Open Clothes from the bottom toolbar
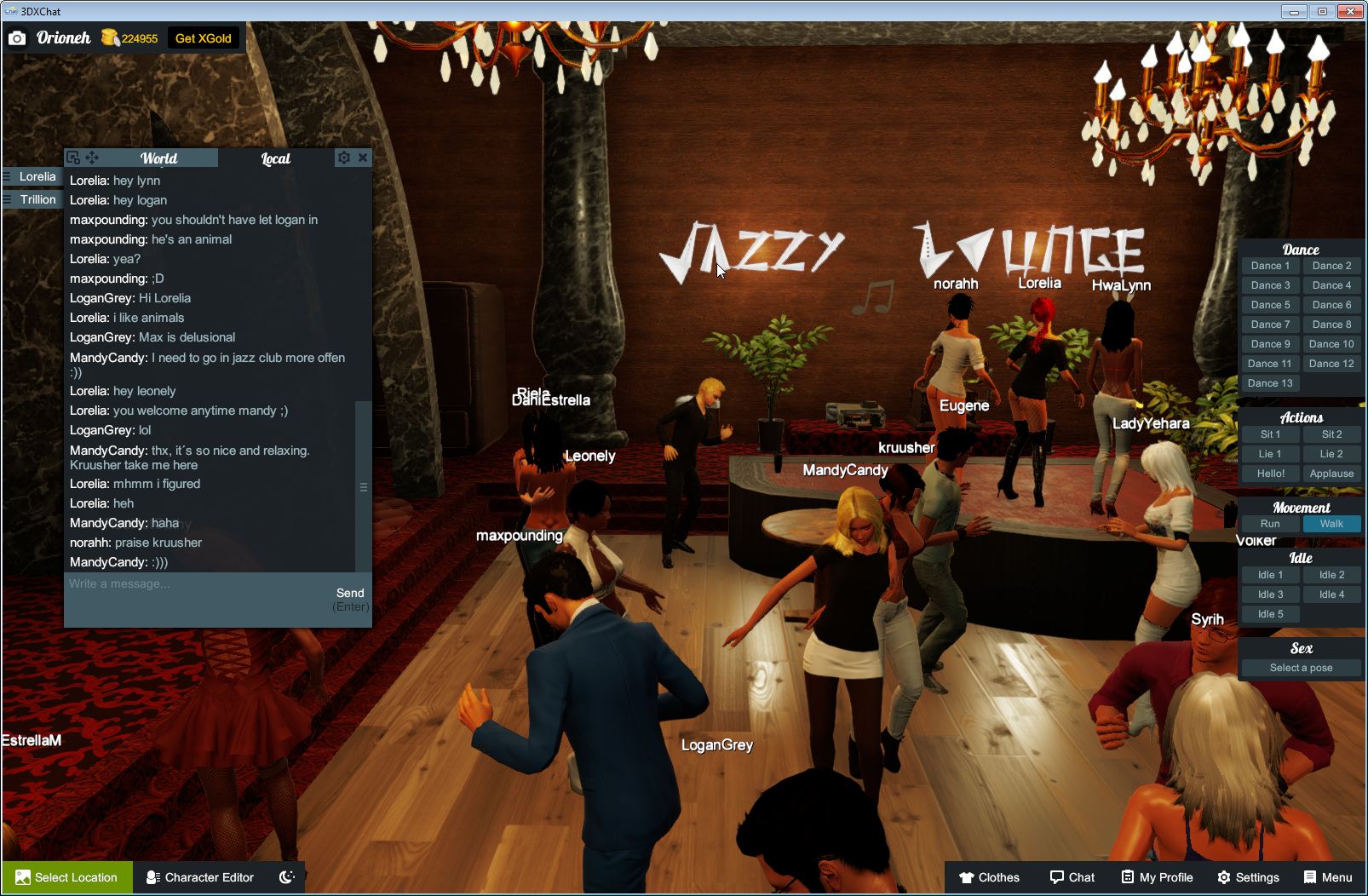Viewport: 1368px width, 896px height. pos(991,877)
